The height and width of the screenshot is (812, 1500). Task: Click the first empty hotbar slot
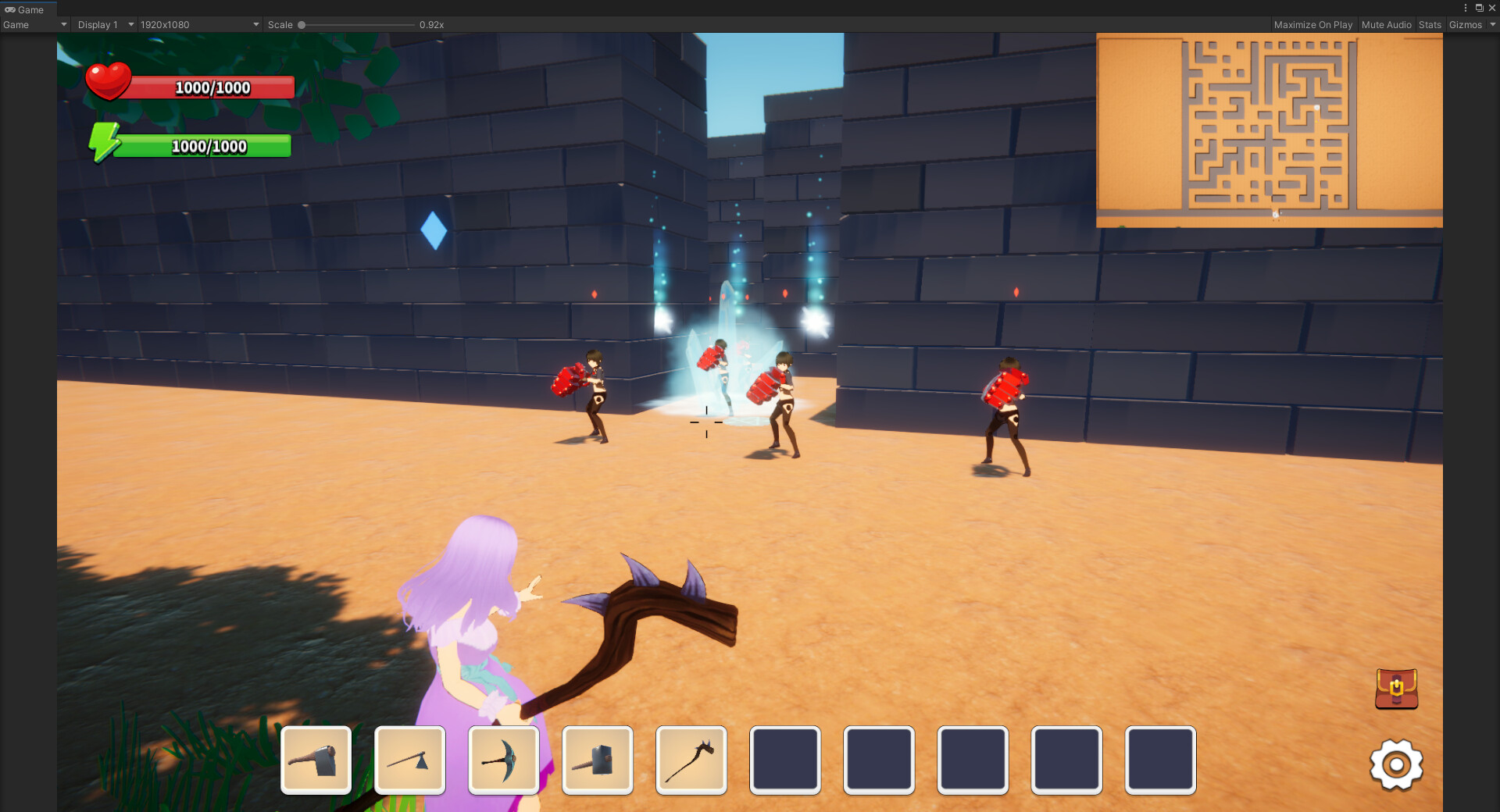[x=785, y=760]
